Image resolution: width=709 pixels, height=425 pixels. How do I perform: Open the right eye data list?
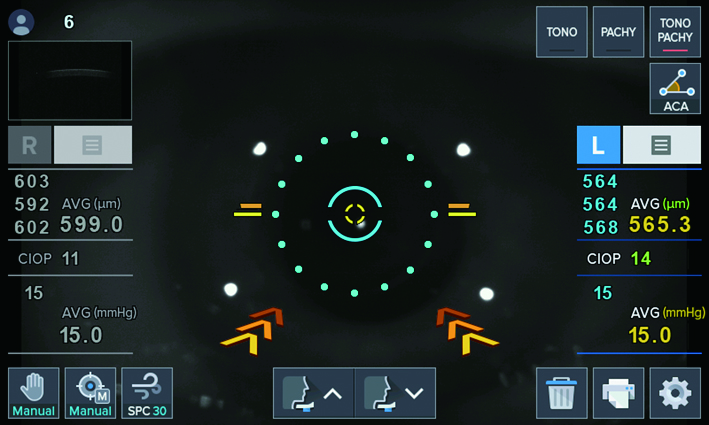point(92,145)
